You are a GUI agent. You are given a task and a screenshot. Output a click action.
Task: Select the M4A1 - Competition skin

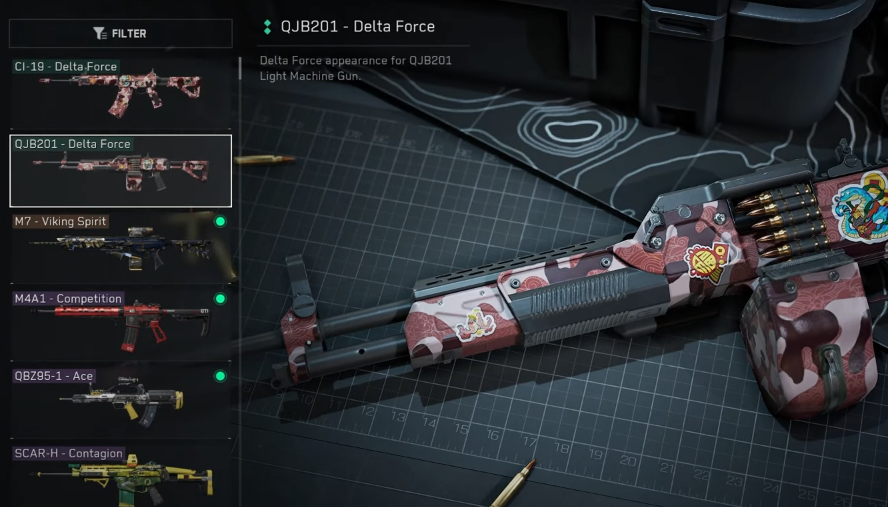pyautogui.click(x=120, y=324)
